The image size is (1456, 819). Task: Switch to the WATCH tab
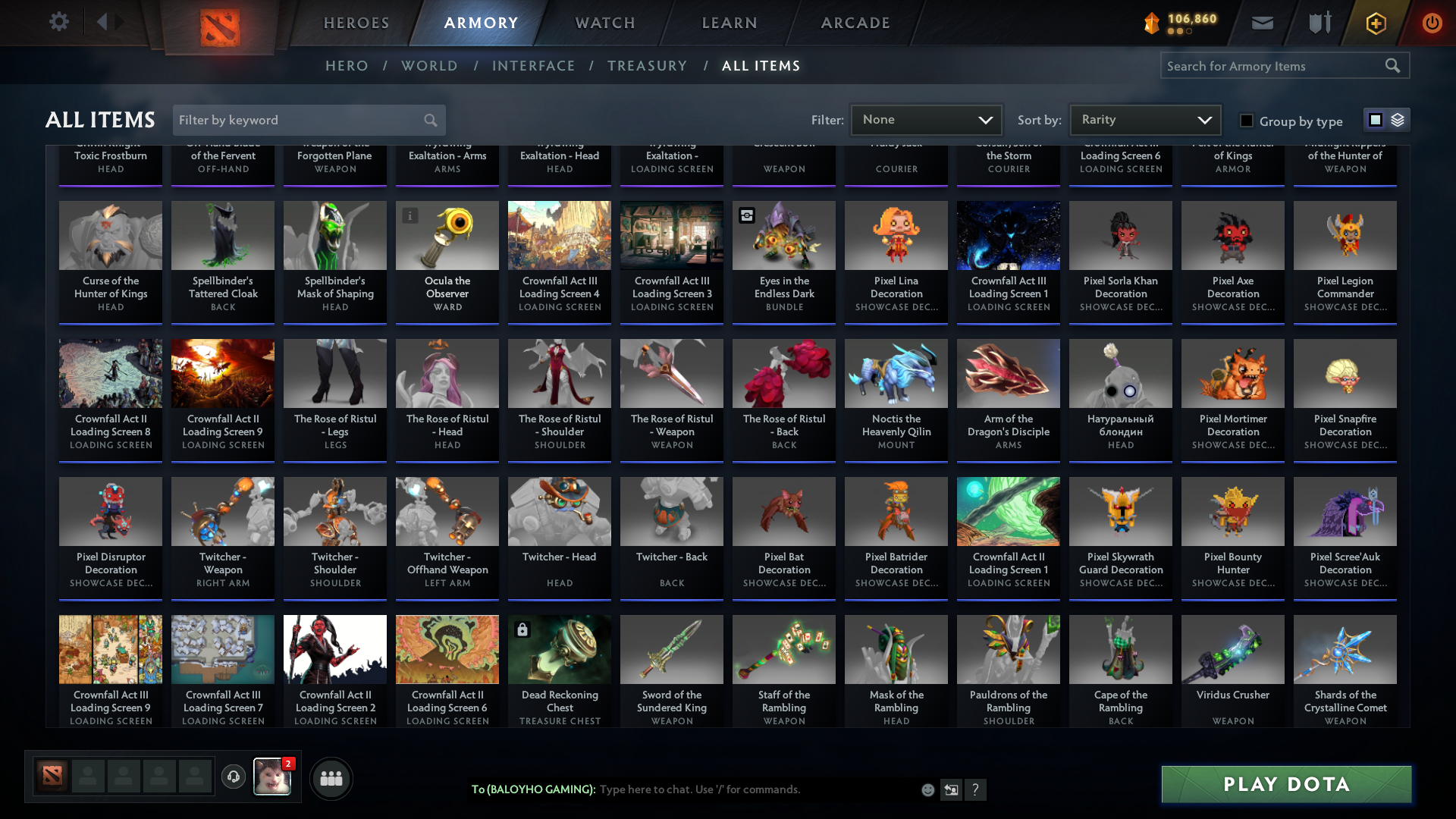[604, 23]
